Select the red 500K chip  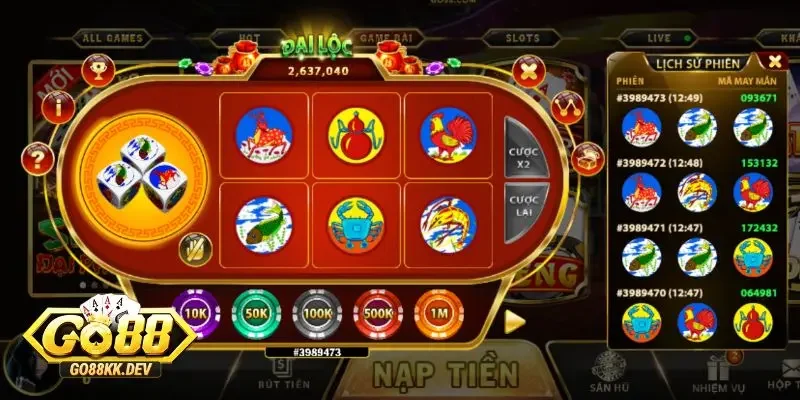click(x=376, y=312)
